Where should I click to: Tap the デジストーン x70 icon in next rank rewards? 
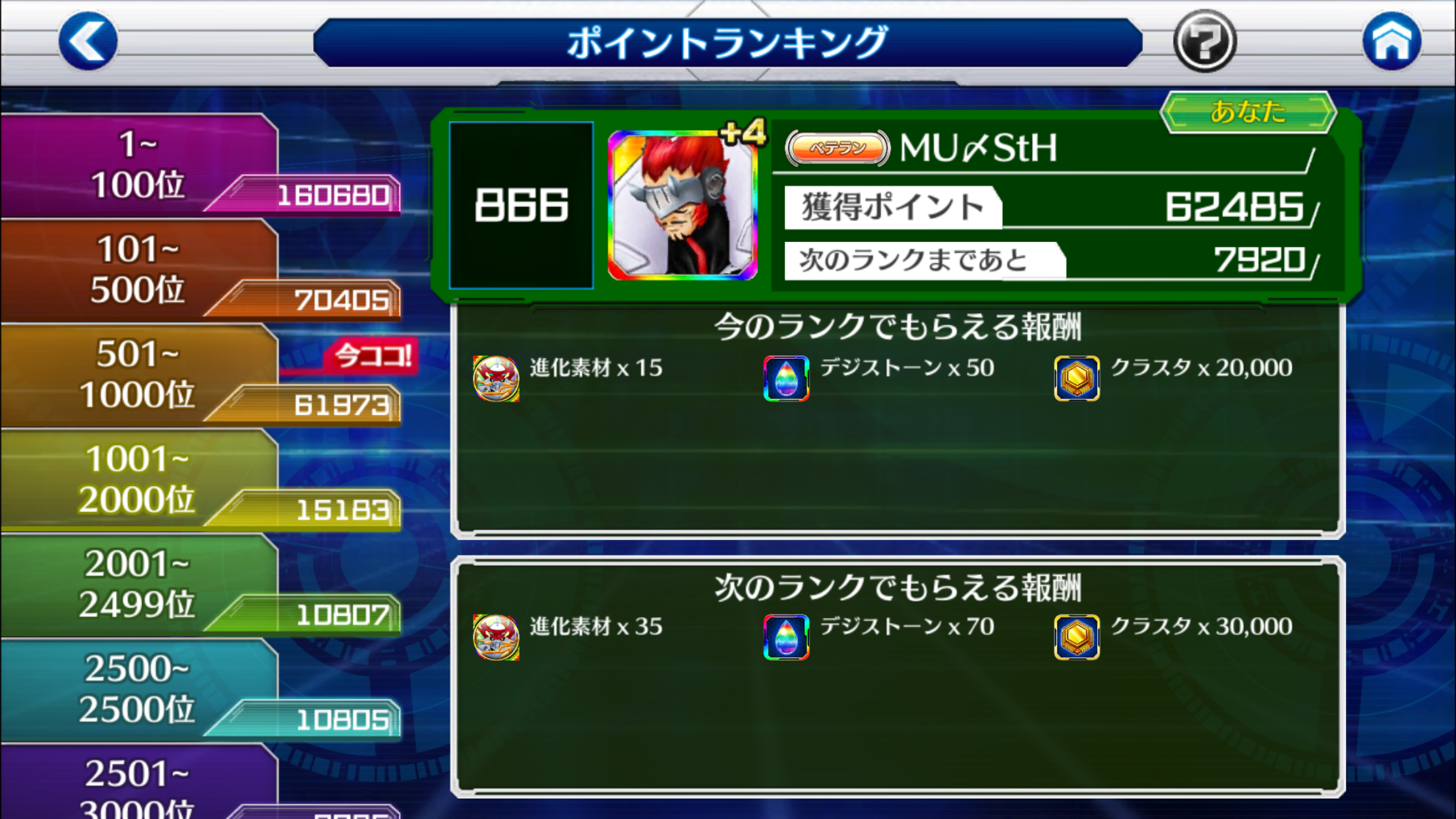pos(785,637)
